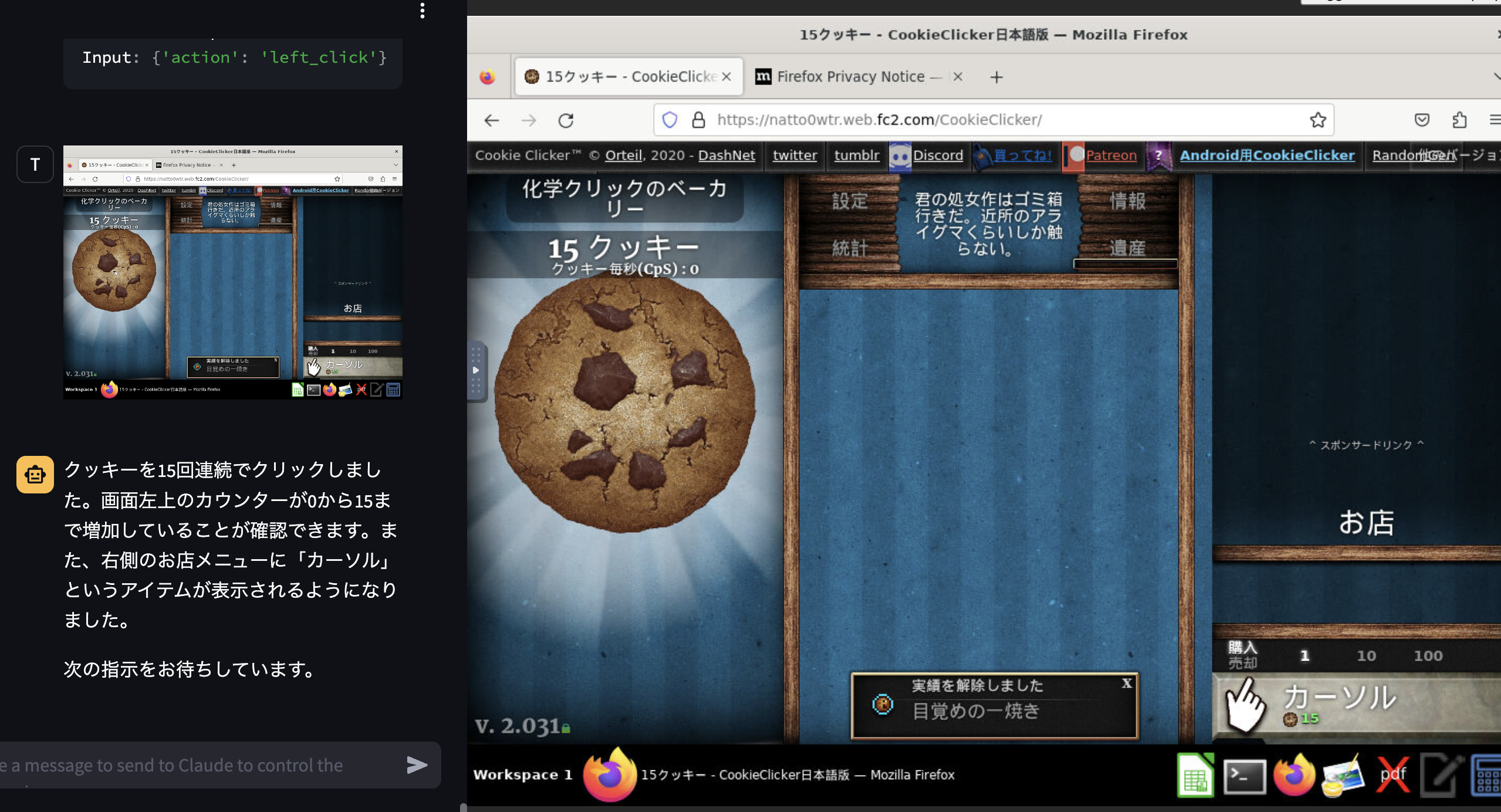
Task: Click the tracking protection shield icon
Action: tap(669, 120)
